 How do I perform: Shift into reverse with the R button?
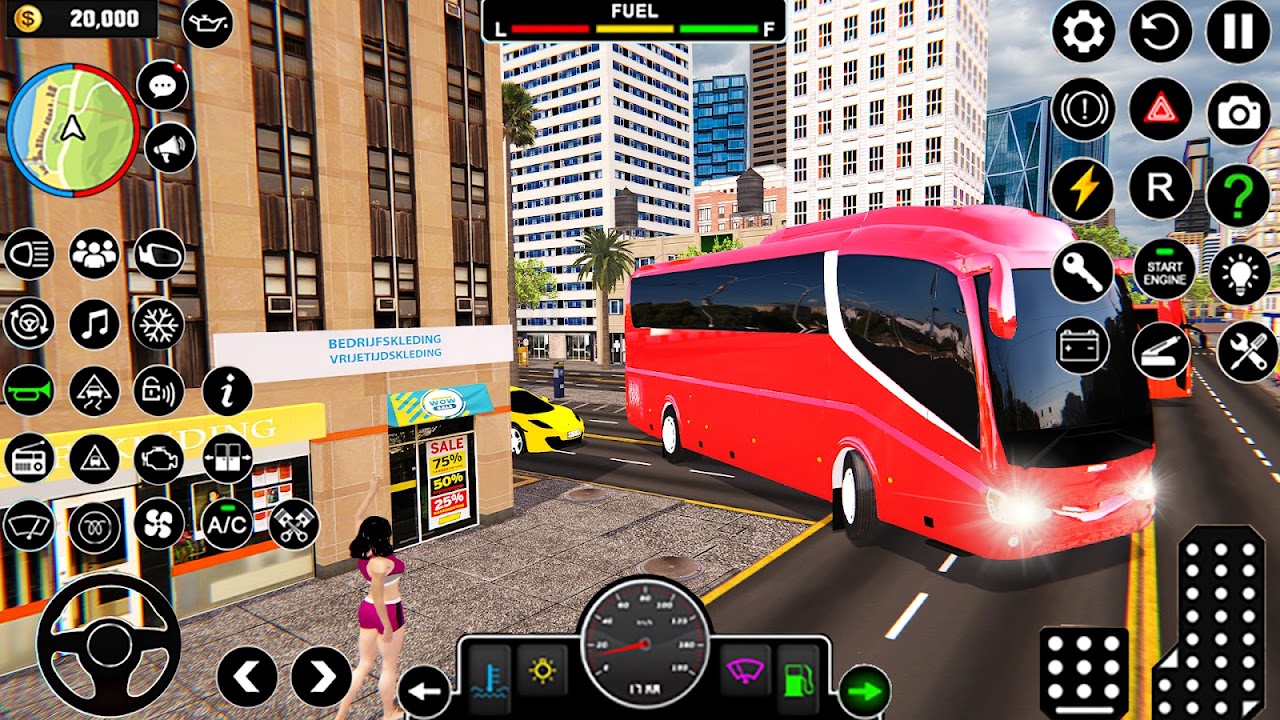(x=1161, y=188)
